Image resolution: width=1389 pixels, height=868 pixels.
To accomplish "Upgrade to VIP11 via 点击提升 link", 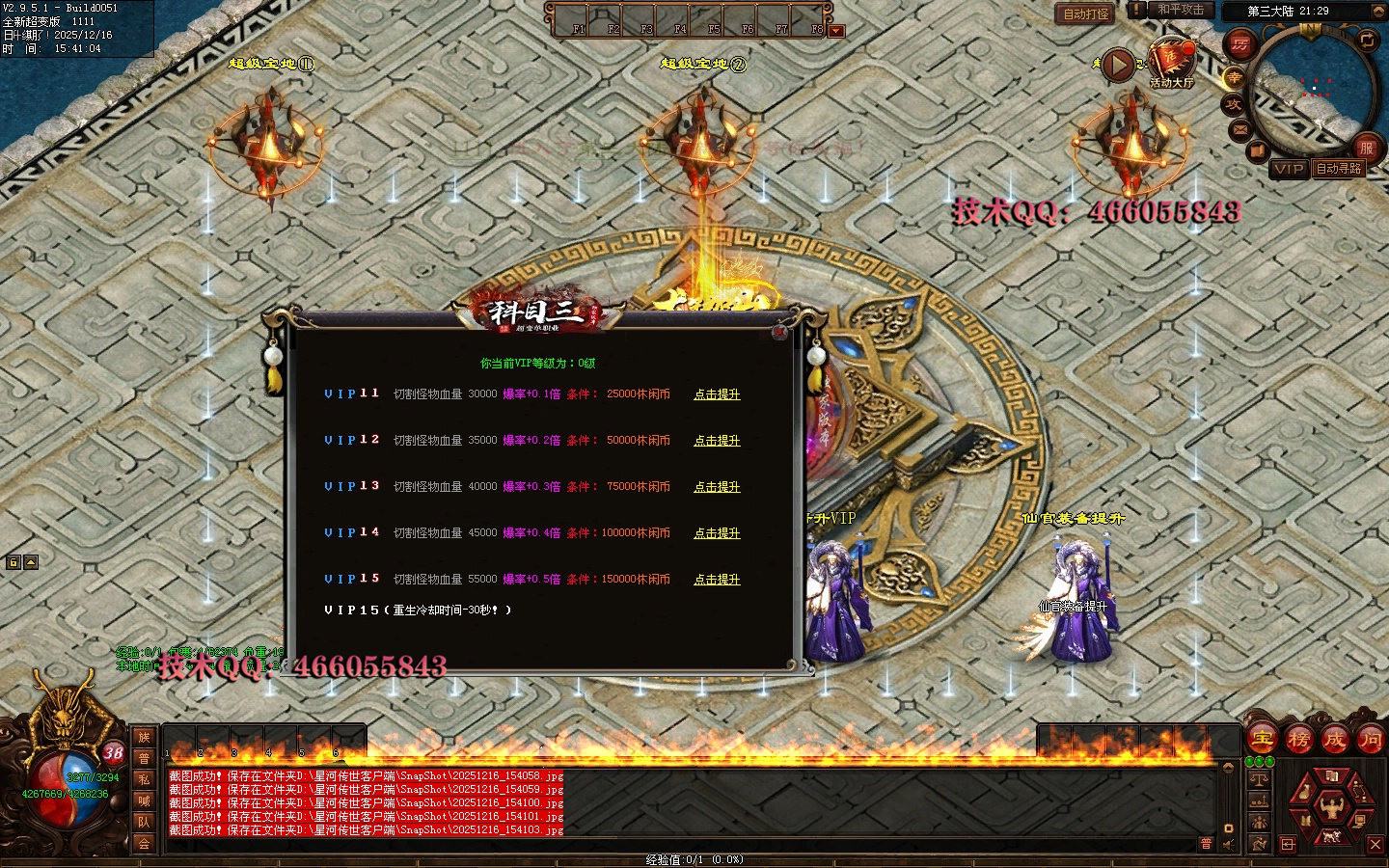I will (717, 394).
